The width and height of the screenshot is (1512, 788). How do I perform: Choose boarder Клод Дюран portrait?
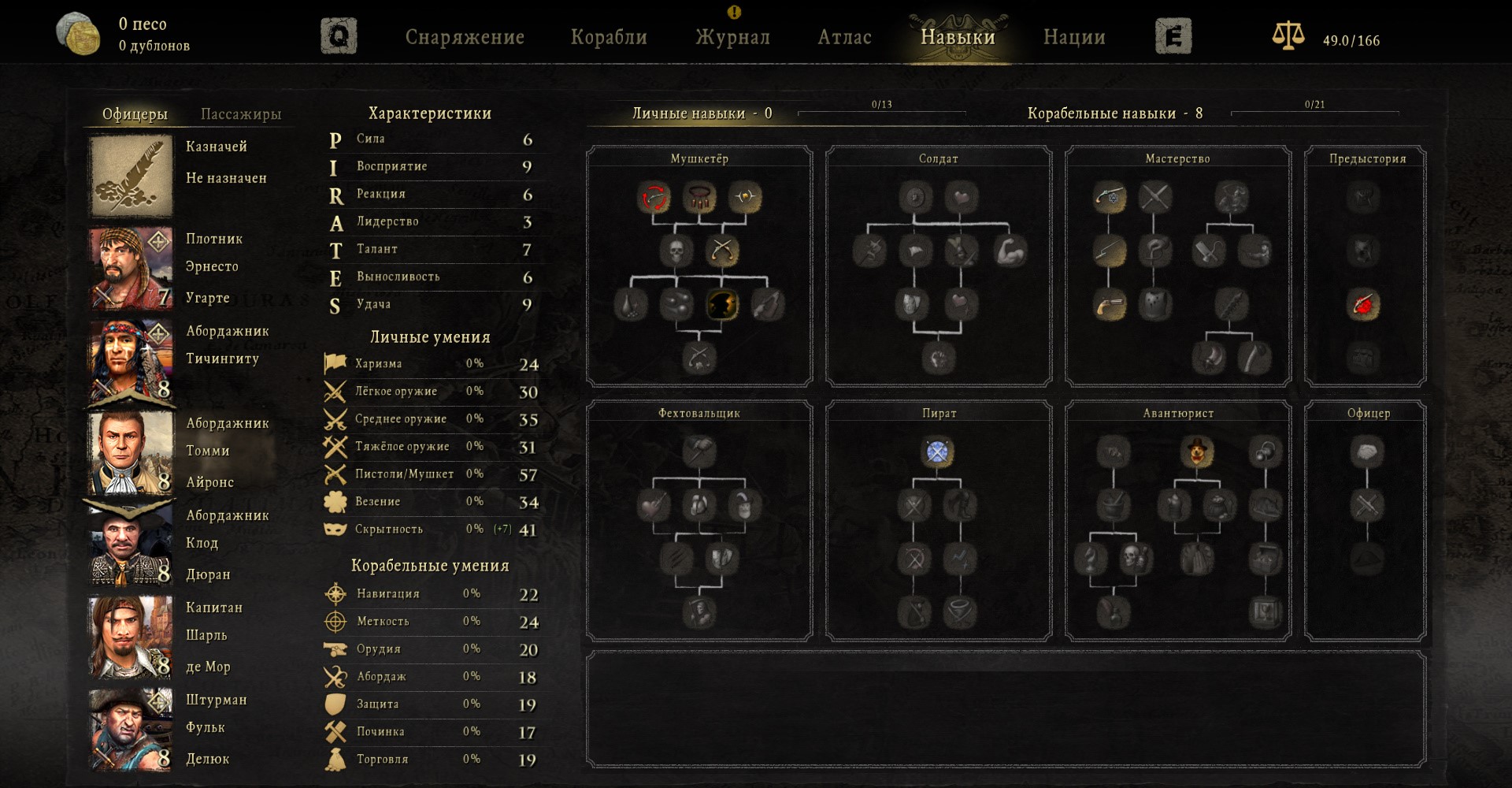click(x=132, y=545)
